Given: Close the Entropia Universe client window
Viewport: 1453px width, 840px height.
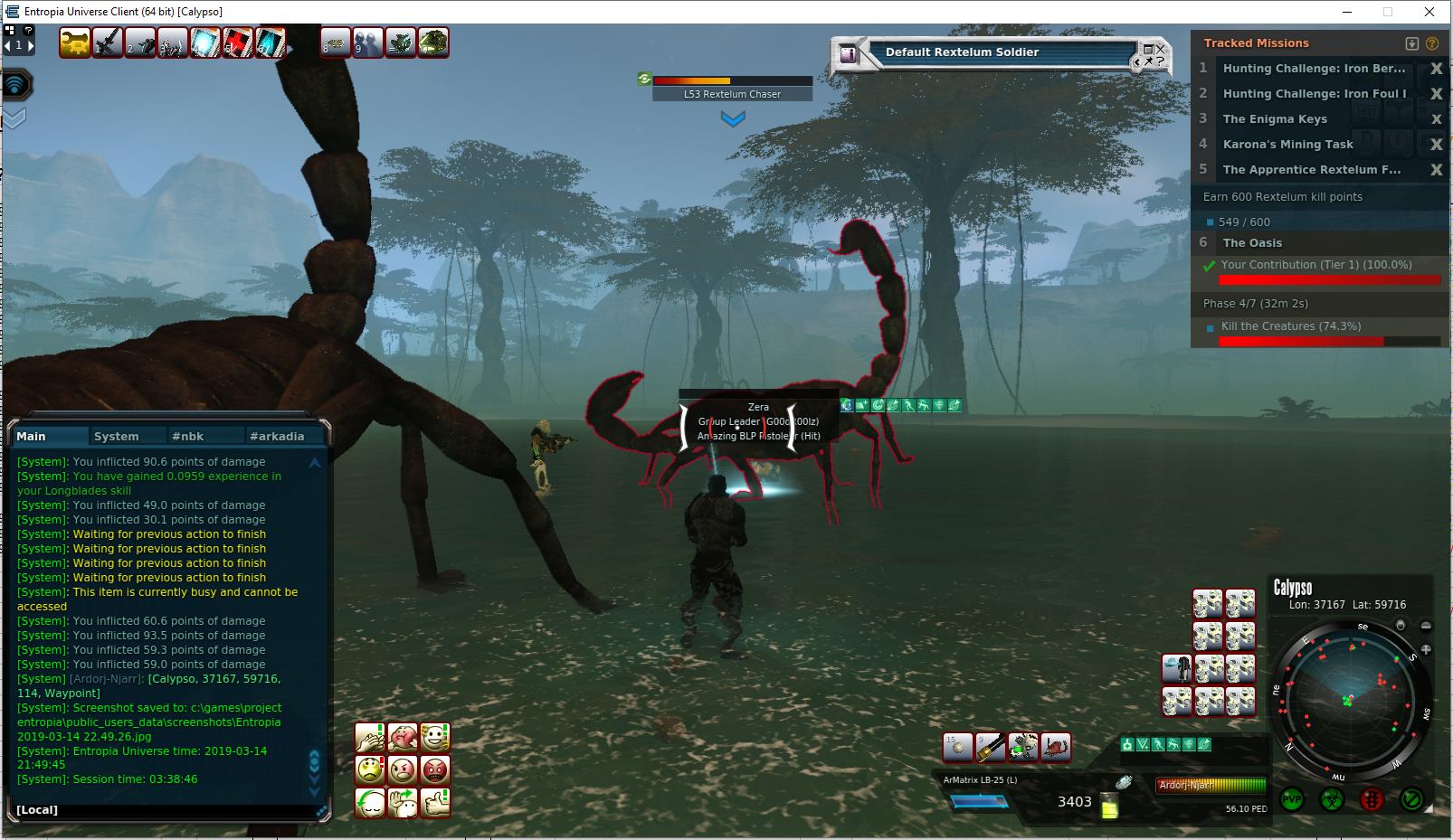Looking at the screenshot, I should tap(1429, 12).
